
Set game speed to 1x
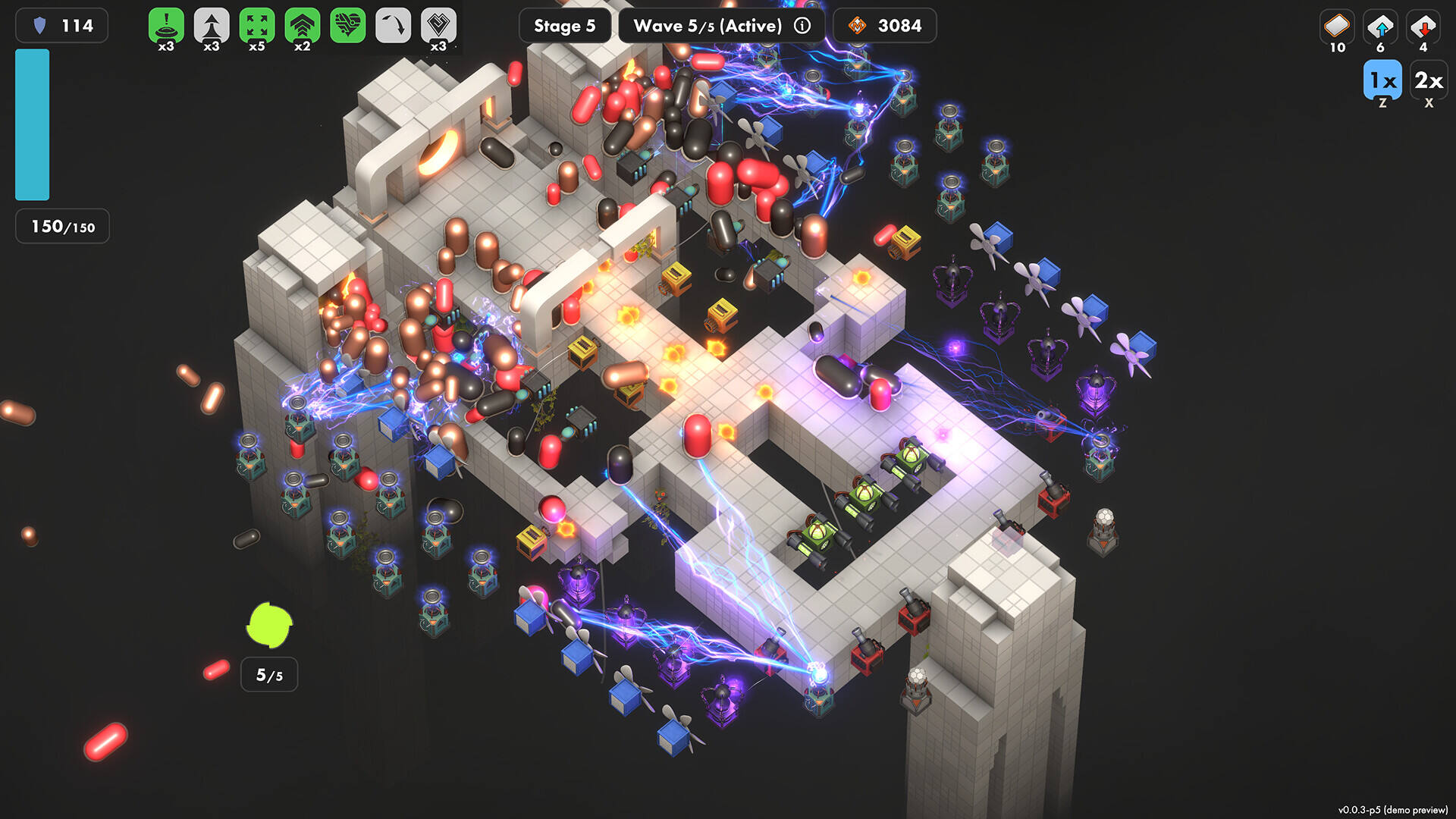pyautogui.click(x=1382, y=80)
